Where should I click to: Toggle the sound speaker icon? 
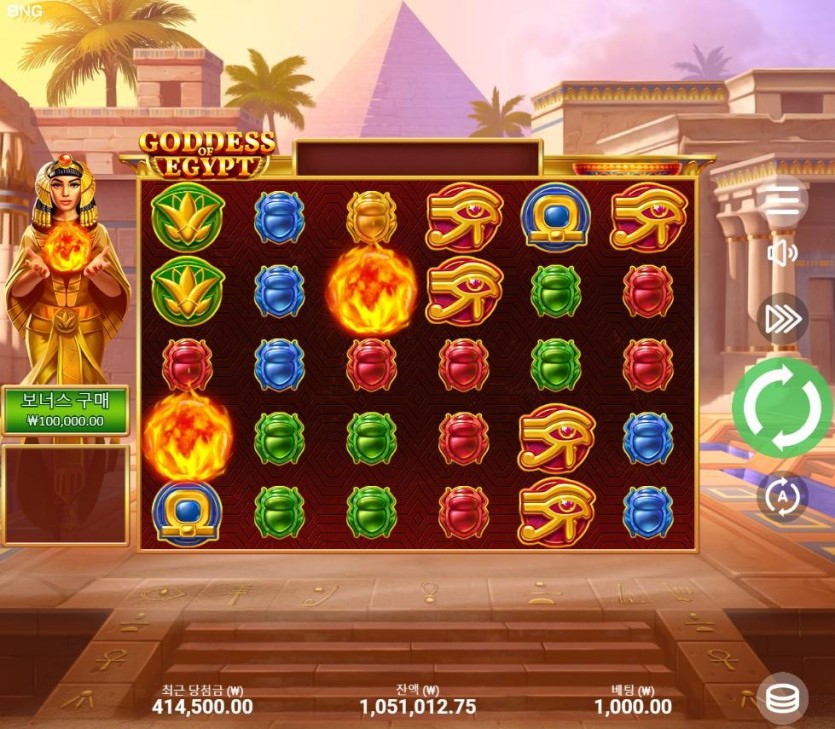[782, 253]
